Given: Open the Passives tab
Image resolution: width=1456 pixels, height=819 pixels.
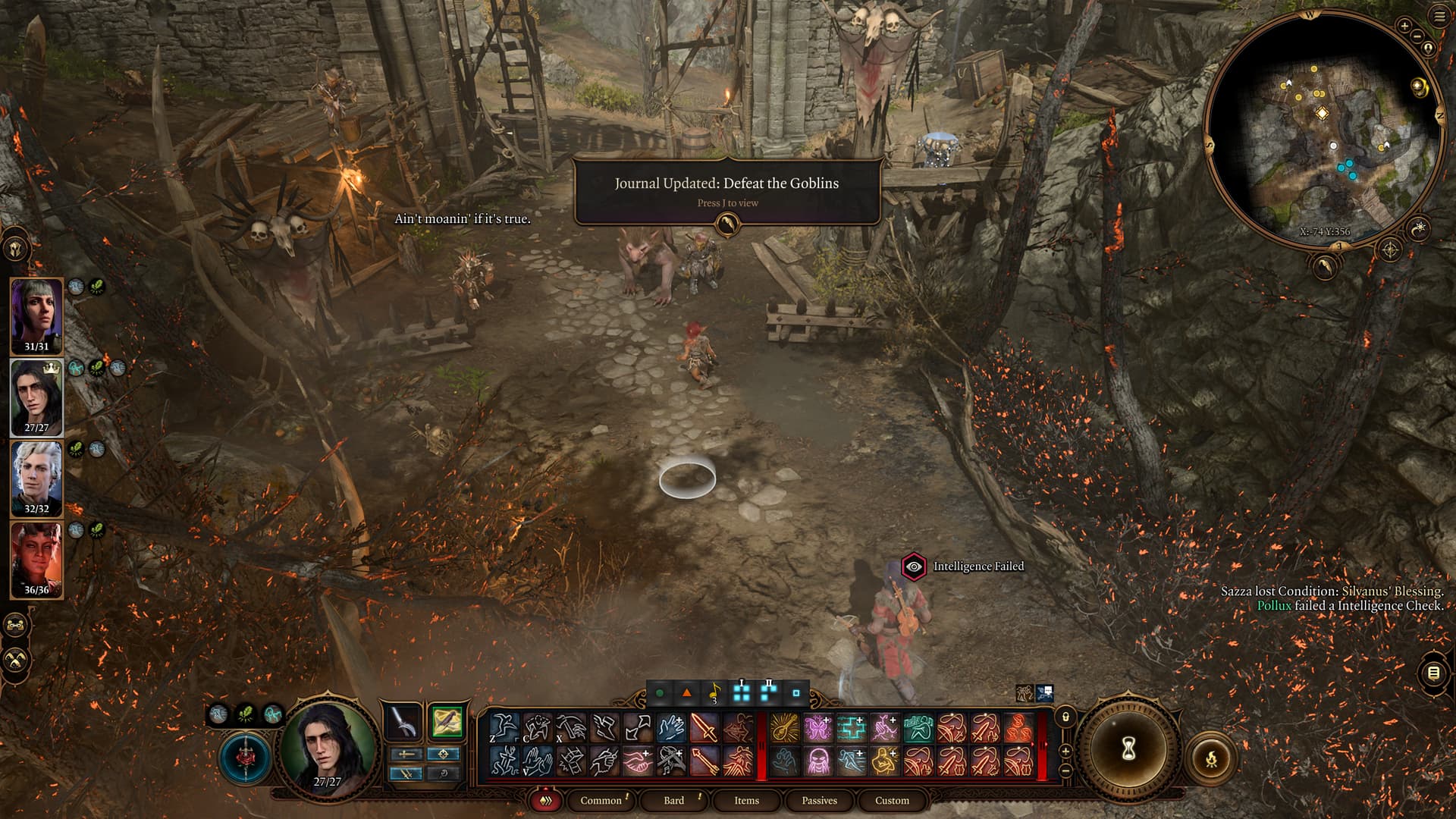Looking at the screenshot, I should pyautogui.click(x=819, y=800).
